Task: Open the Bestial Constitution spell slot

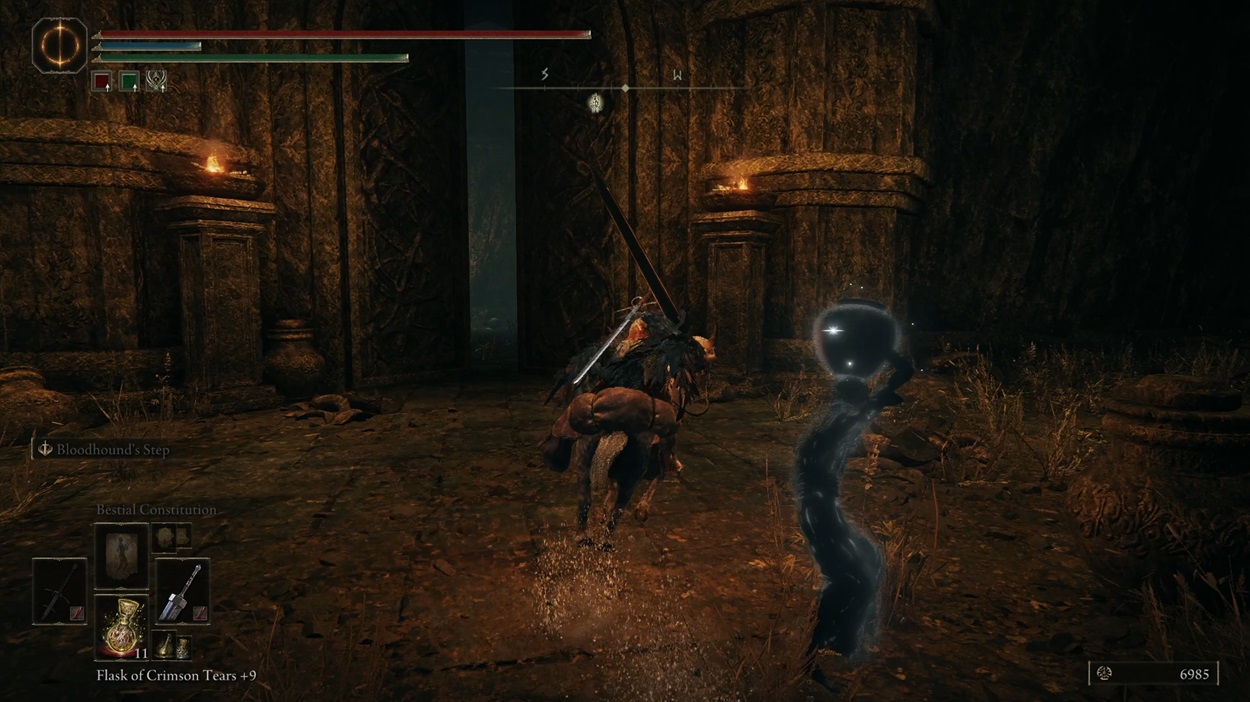Action: tap(121, 556)
